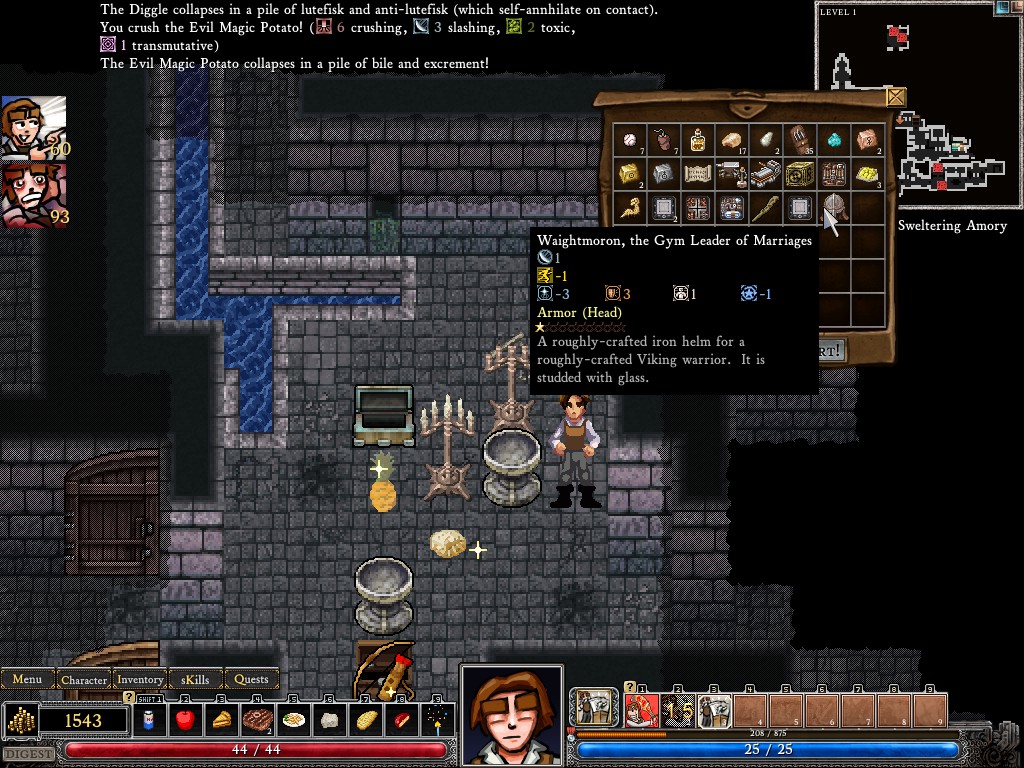Screen dimensions: 1024x768
Task: Activate the first red skill in skill bar
Action: [x=641, y=711]
